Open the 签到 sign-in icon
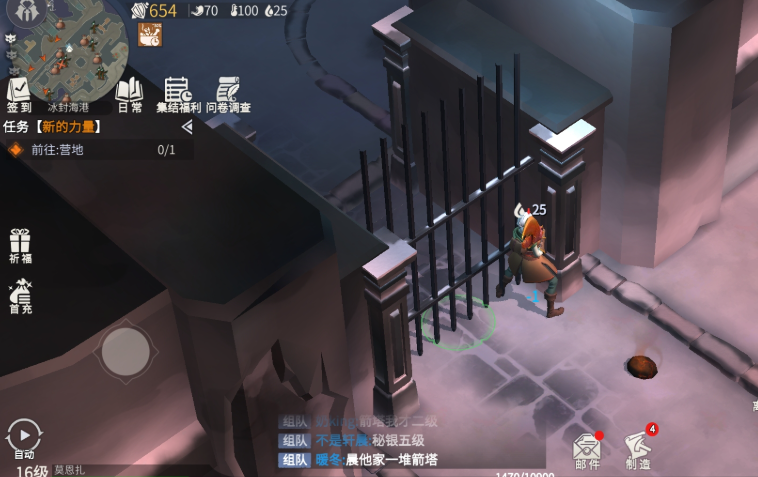Viewport: 758px width, 477px height. click(19, 93)
